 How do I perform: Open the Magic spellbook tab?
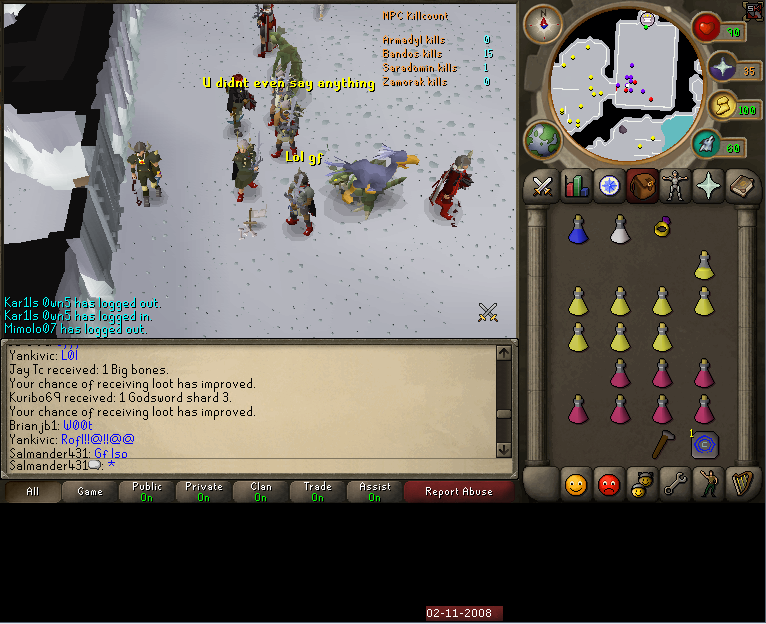point(744,187)
